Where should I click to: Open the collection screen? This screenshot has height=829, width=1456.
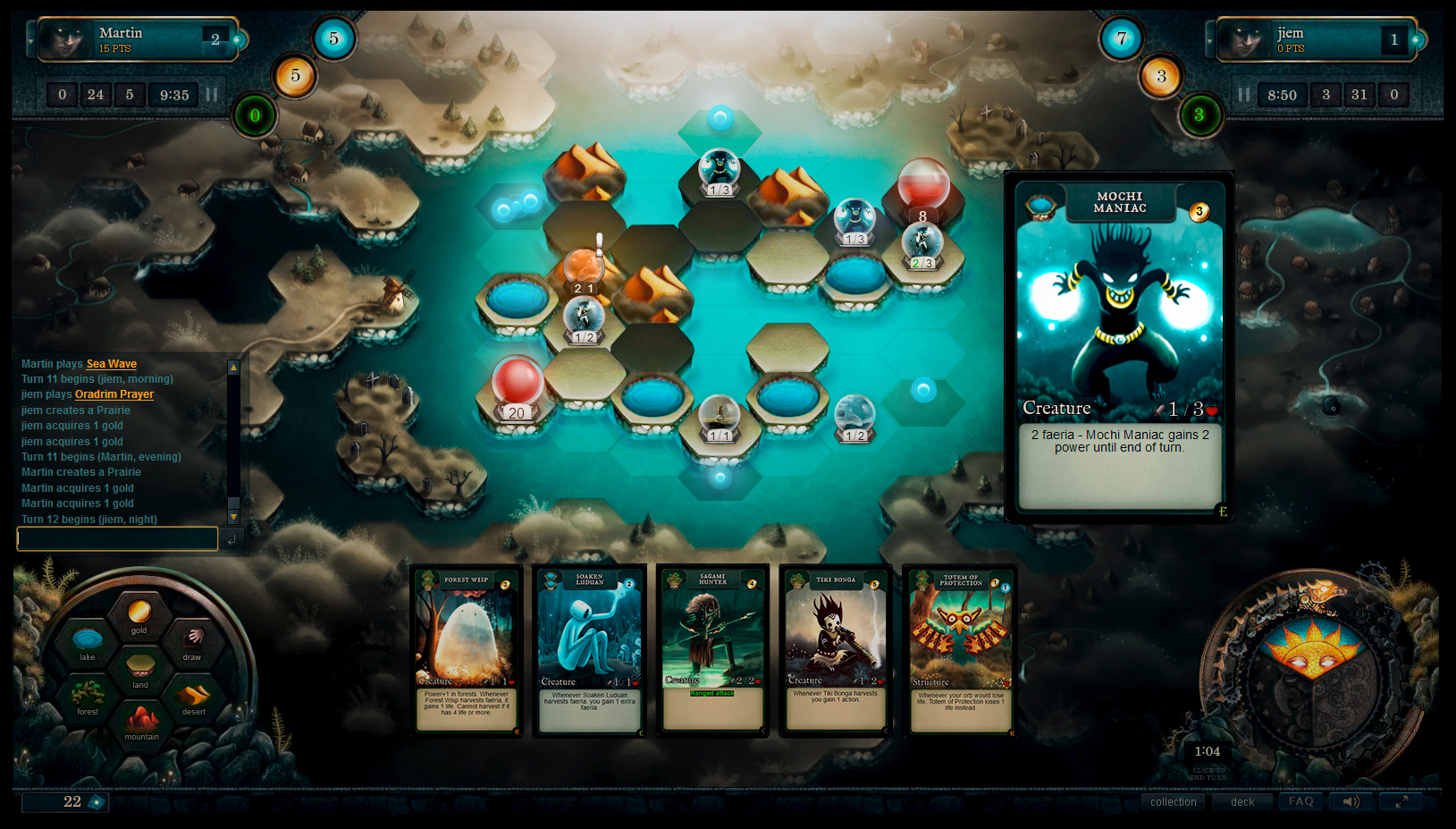[x=1173, y=801]
